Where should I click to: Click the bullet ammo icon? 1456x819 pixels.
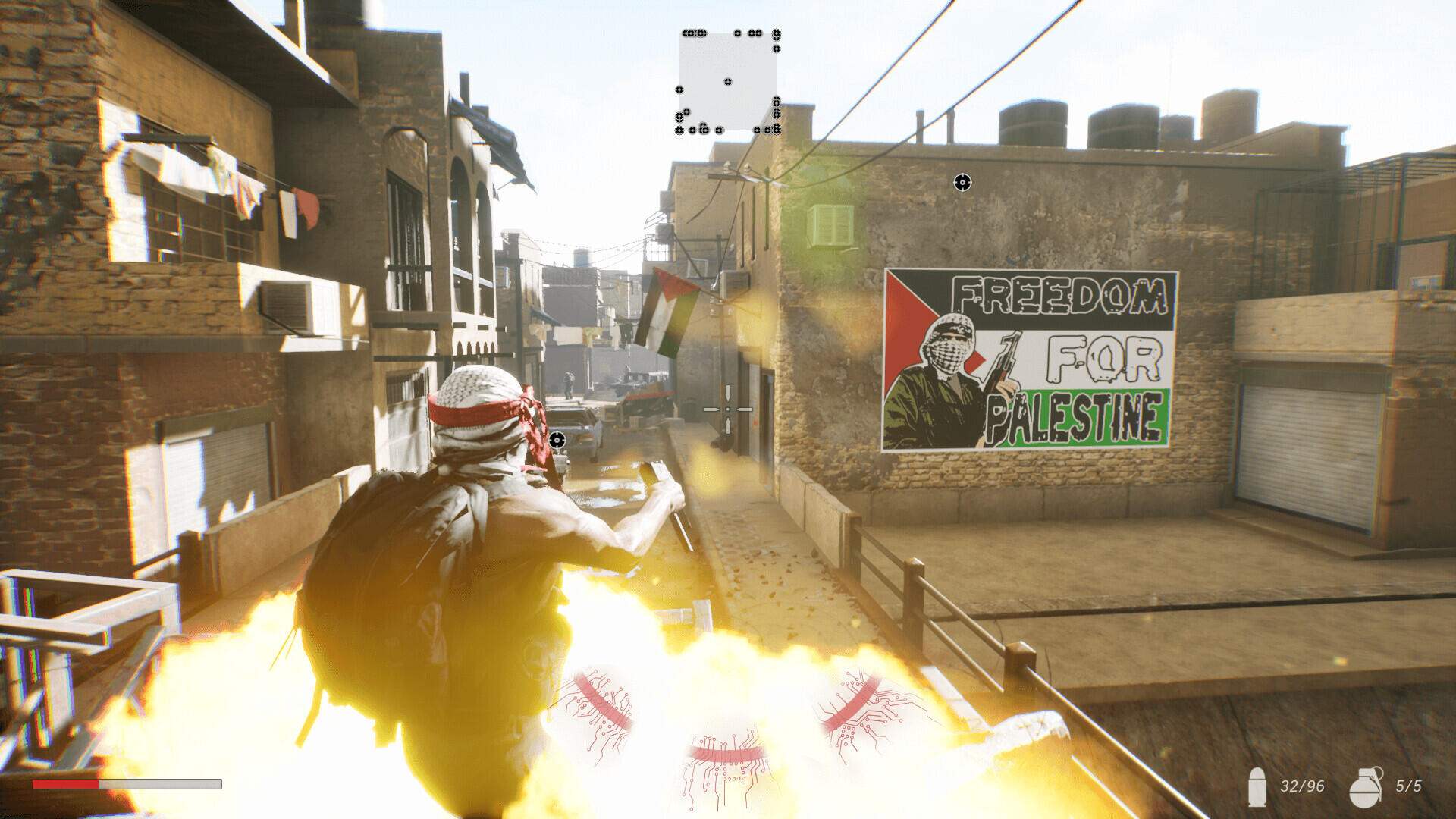[1257, 786]
